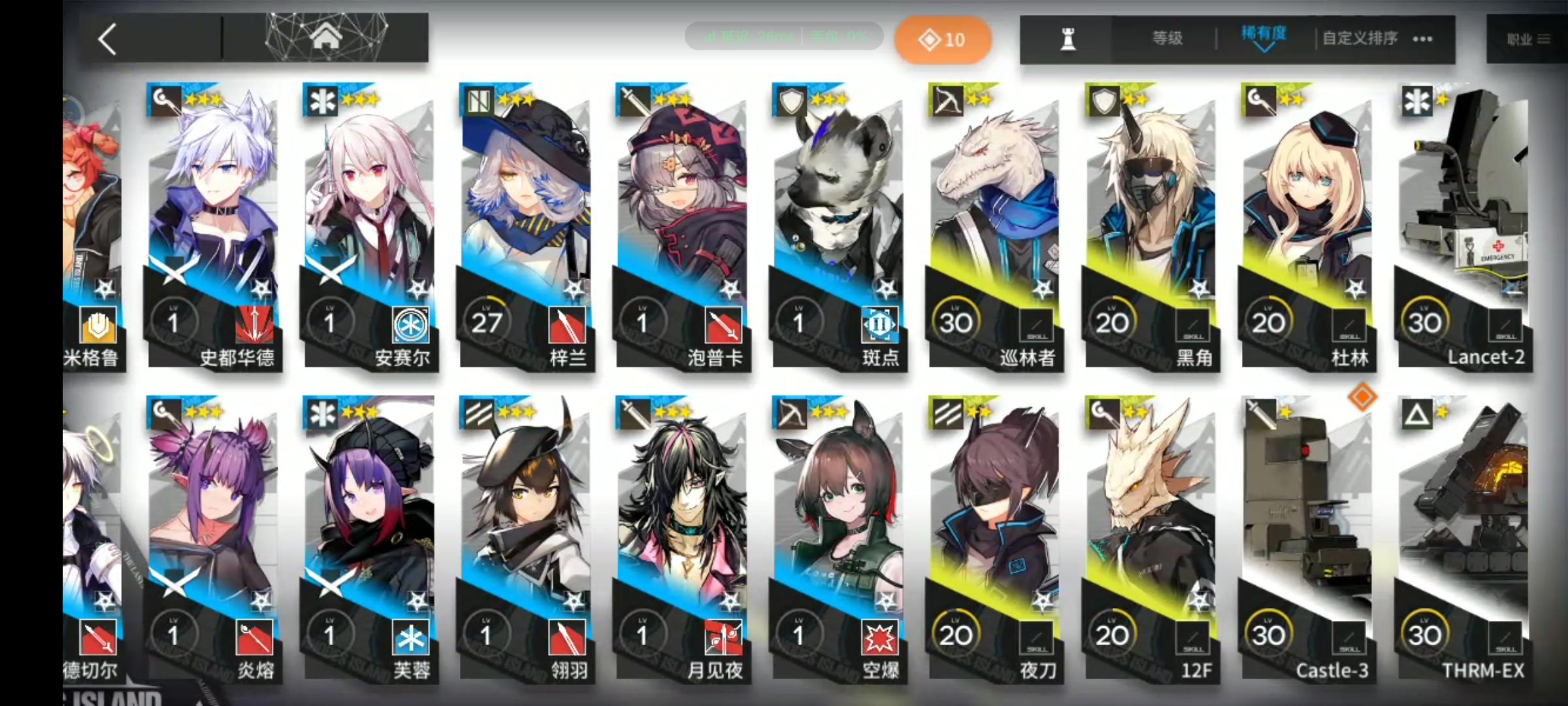This screenshot has width=1568, height=706.
Task: Open the more options menu via the ellipsis
Action: click(x=1422, y=39)
